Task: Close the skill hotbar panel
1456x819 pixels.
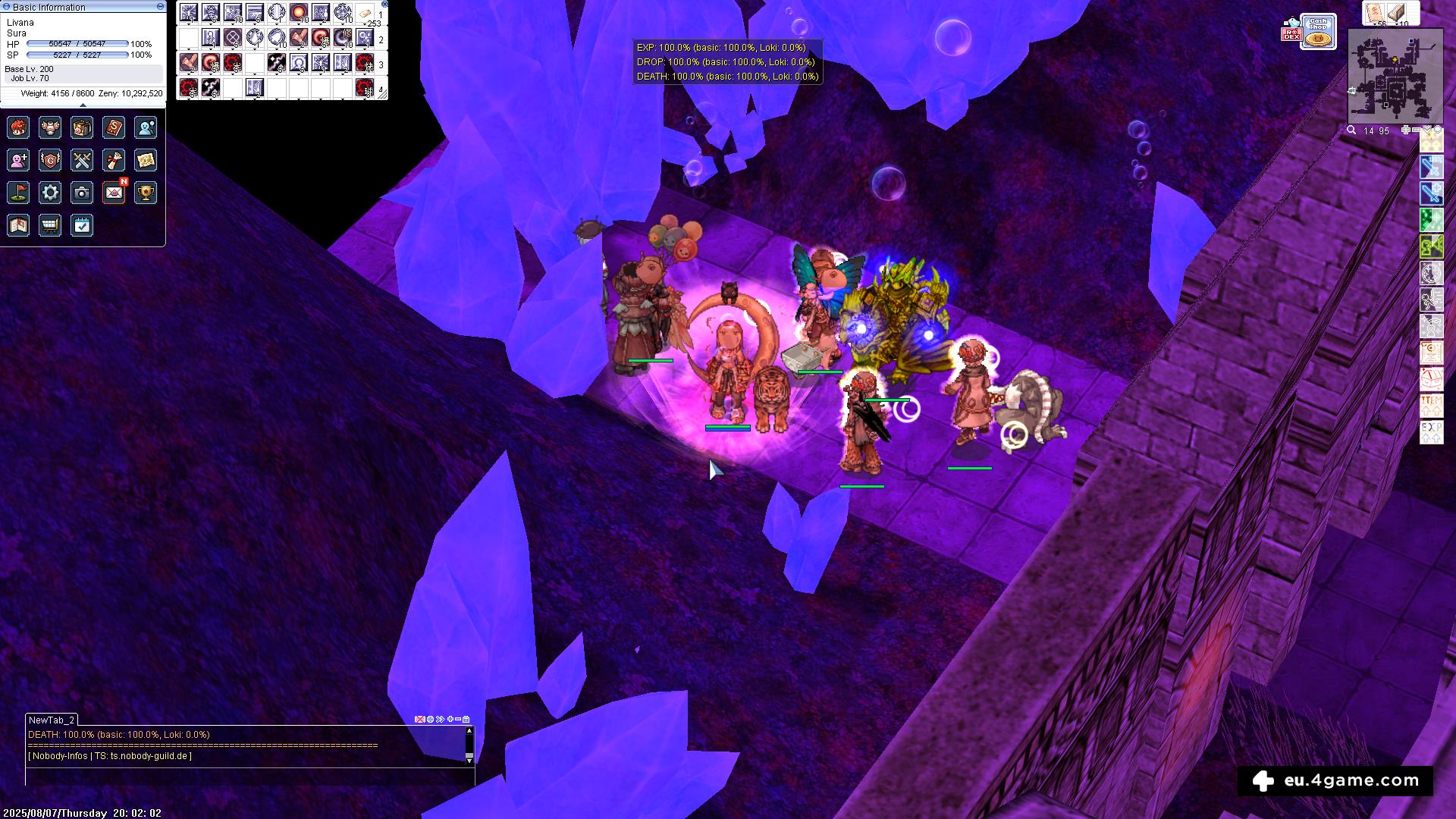Action: [x=385, y=4]
